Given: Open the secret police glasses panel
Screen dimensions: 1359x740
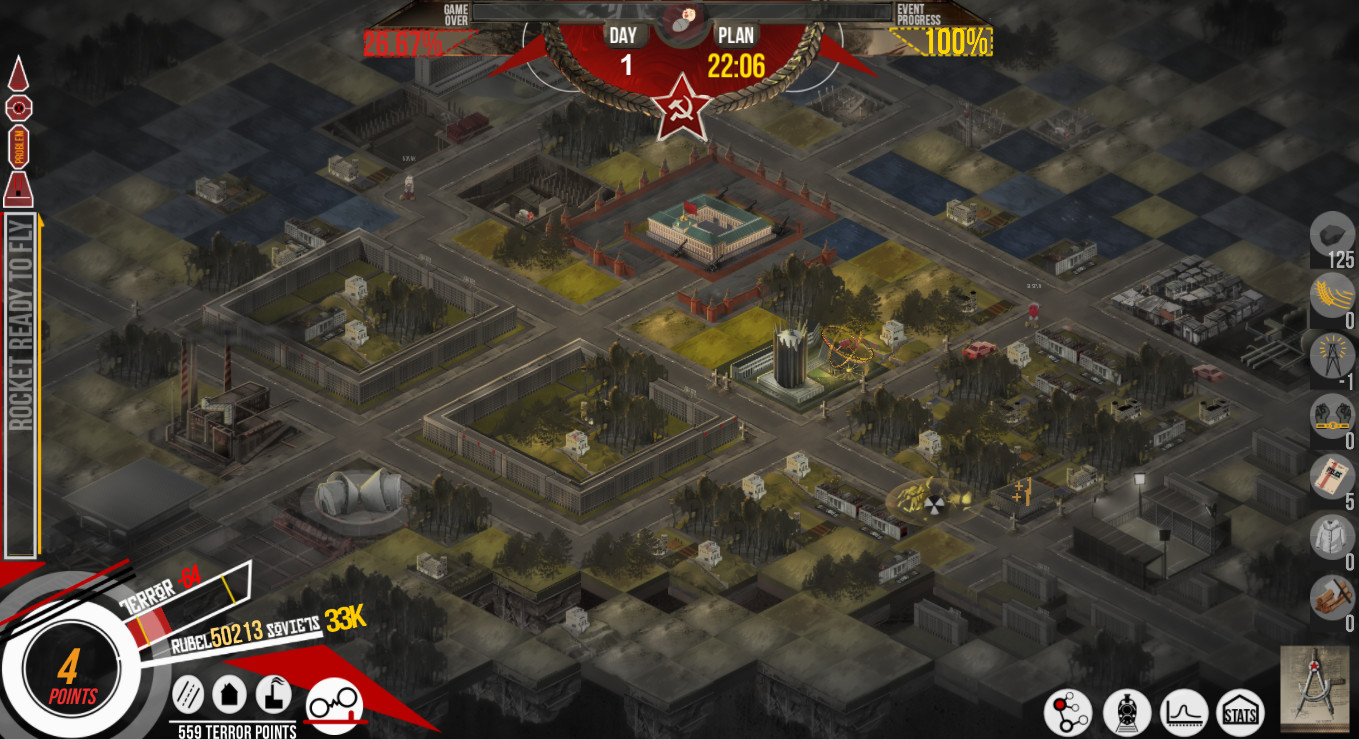Looking at the screenshot, I should click(338, 700).
